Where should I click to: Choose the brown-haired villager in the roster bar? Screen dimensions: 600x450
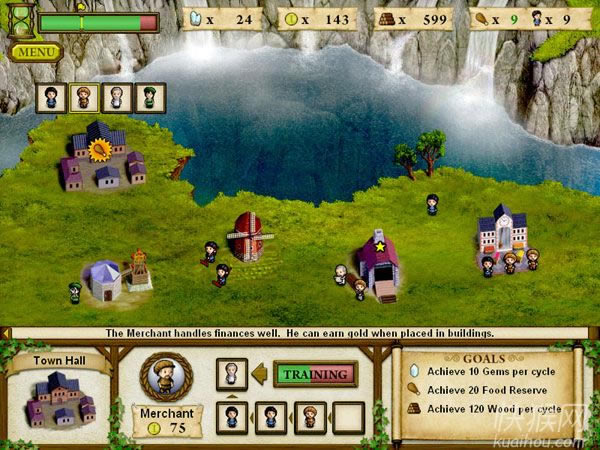tap(84, 97)
